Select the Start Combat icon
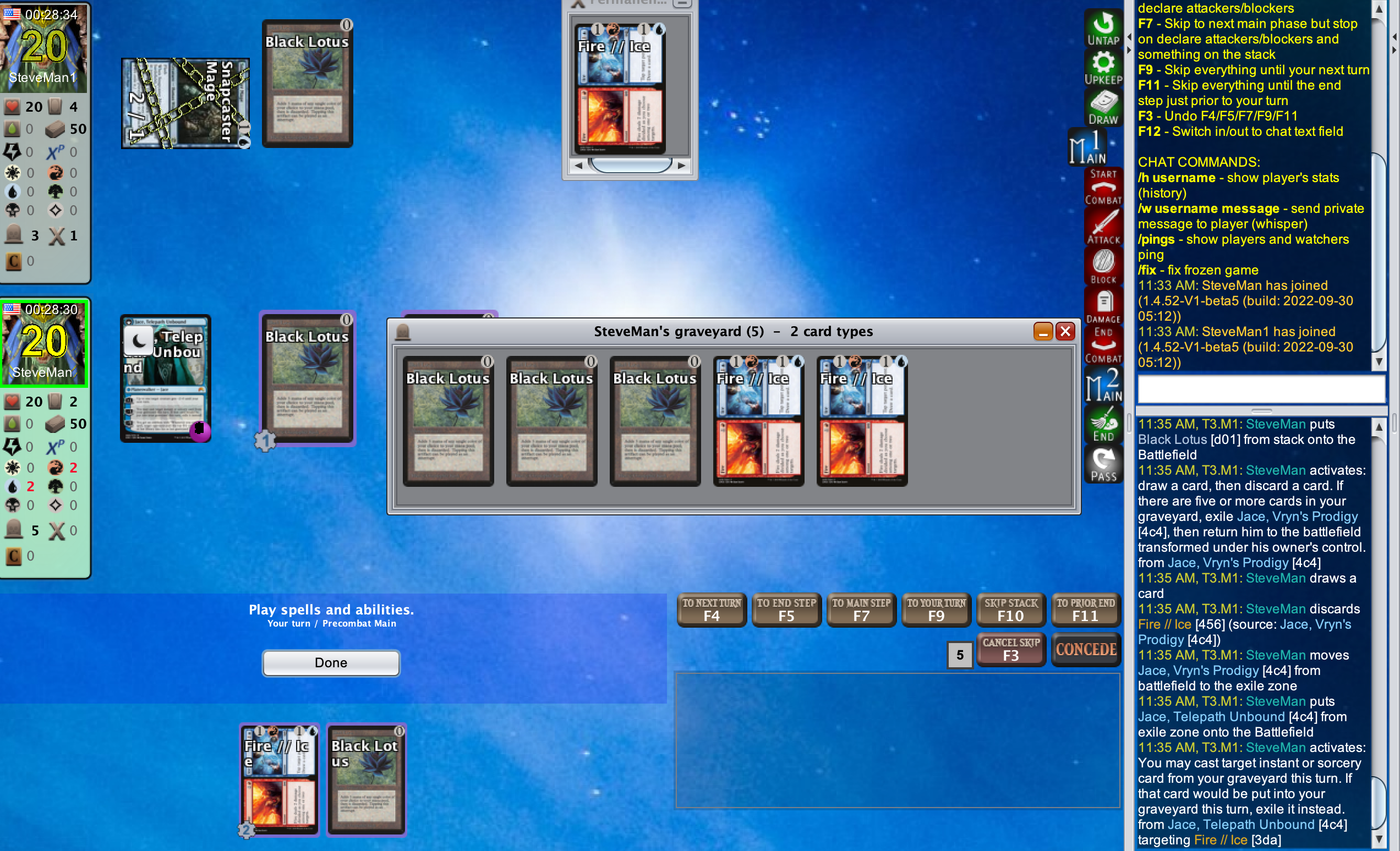 pos(1103,188)
